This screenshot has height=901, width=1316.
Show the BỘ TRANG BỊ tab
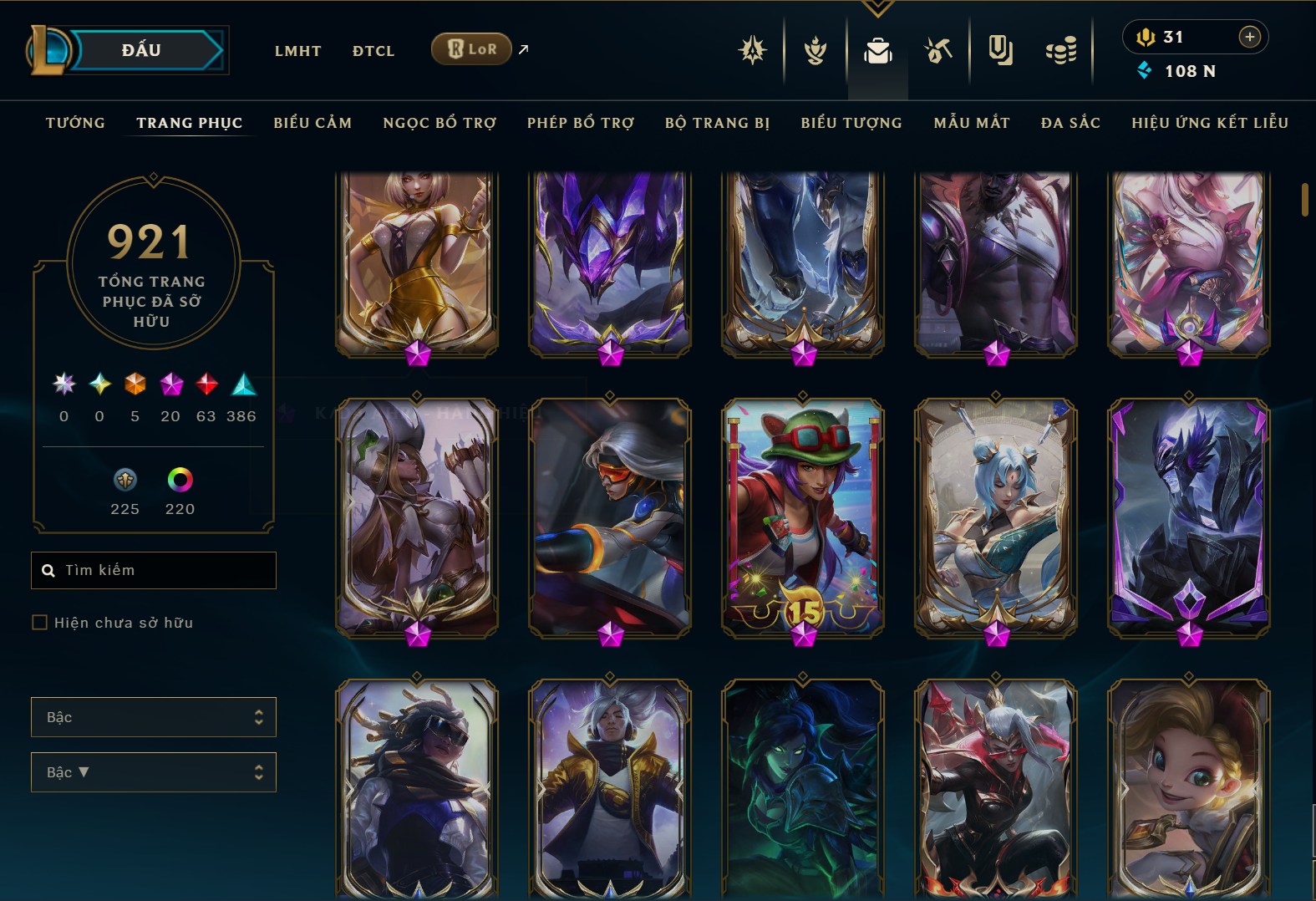click(x=717, y=123)
